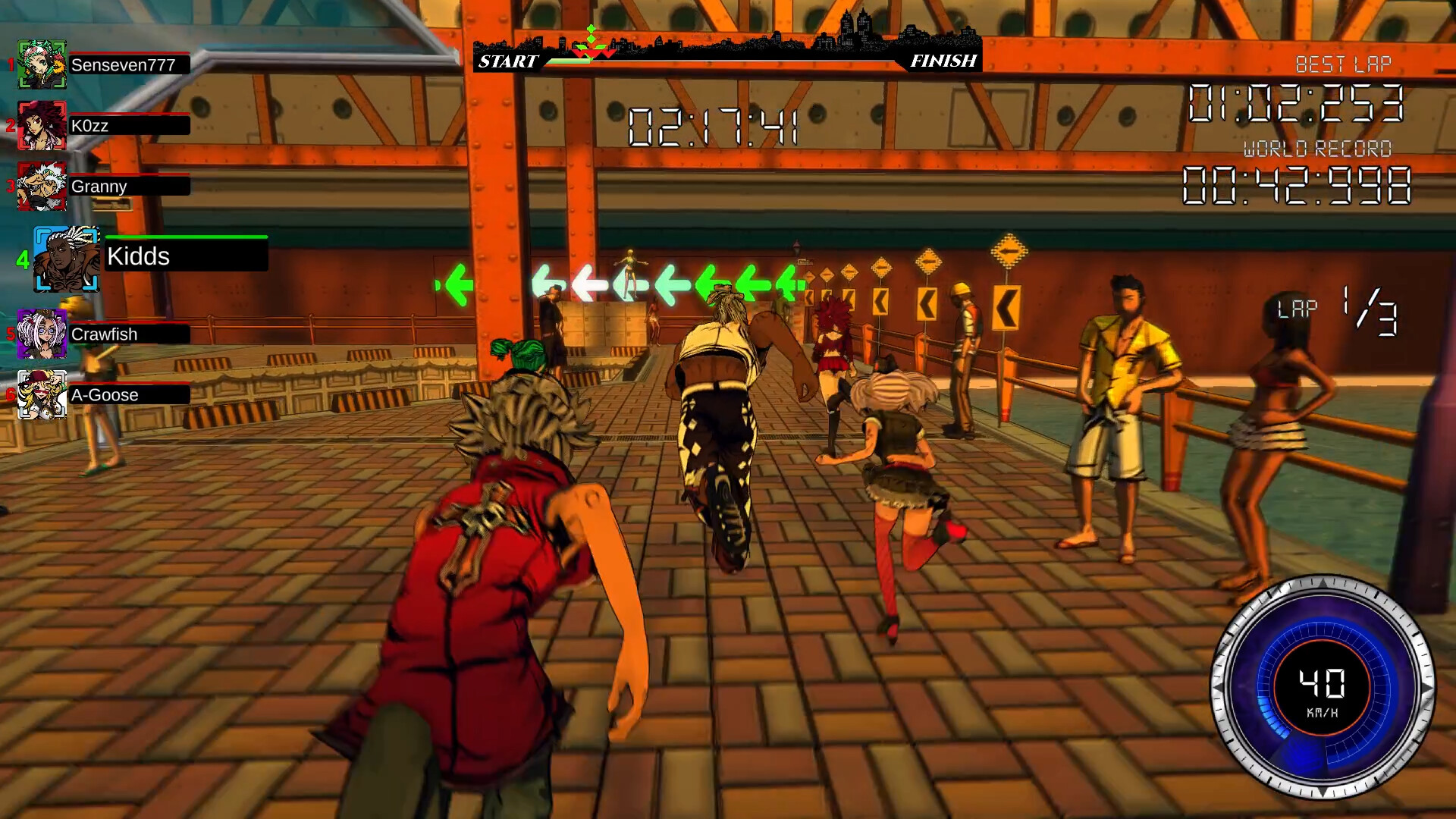
Task: Select Senseven777 in the racer standings
Action: coord(123,65)
